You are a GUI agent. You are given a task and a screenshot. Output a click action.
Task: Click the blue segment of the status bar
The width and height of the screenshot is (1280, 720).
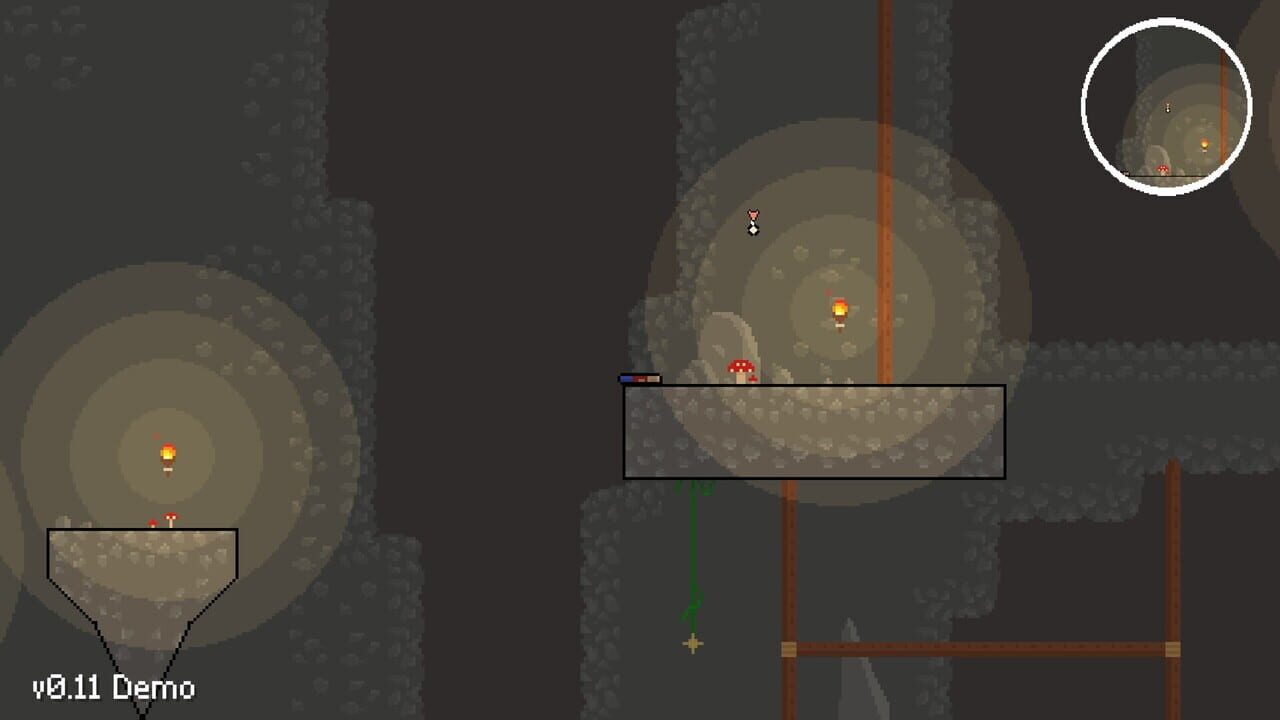pyautogui.click(x=627, y=378)
